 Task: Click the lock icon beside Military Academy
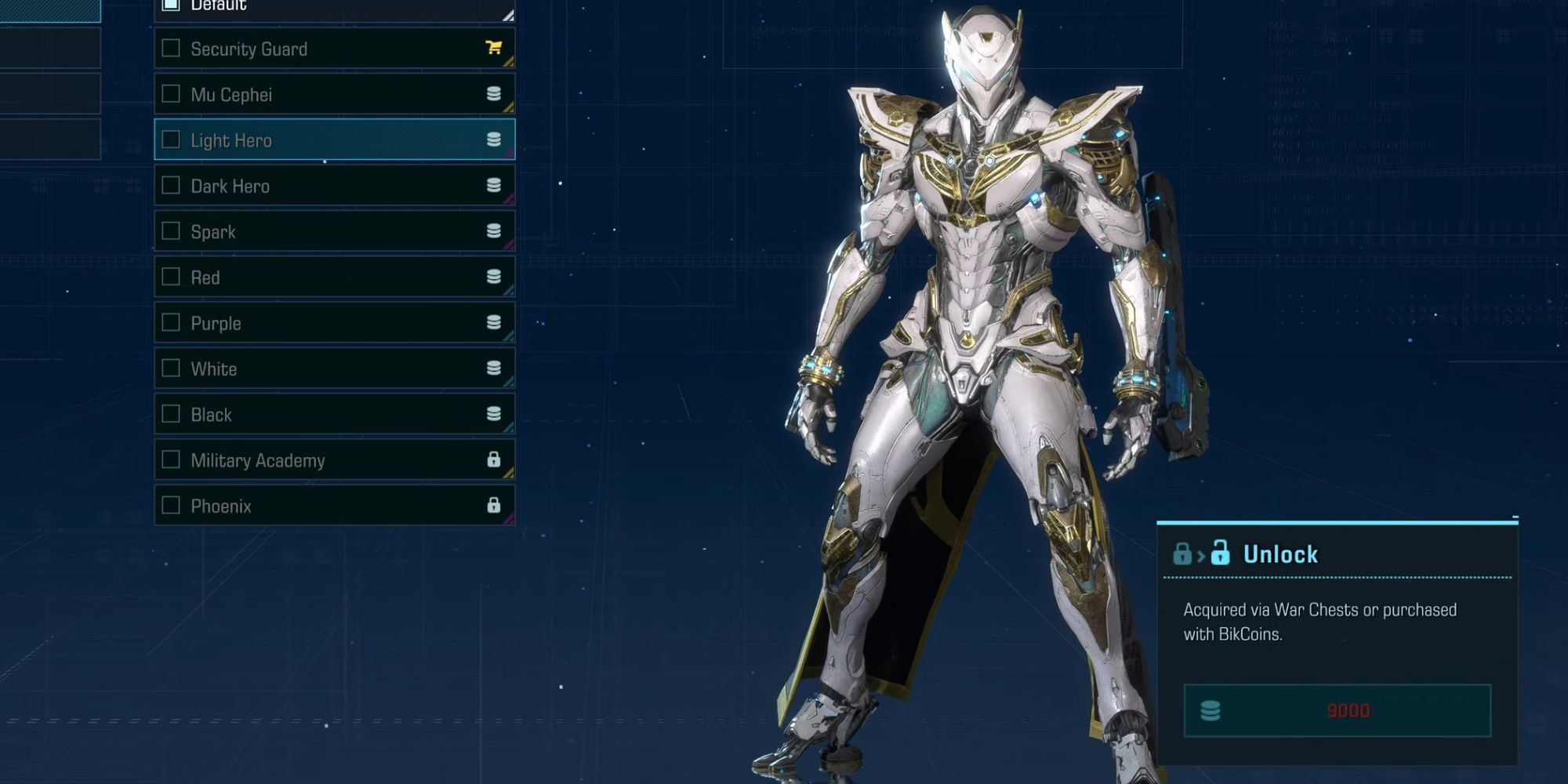(x=494, y=460)
